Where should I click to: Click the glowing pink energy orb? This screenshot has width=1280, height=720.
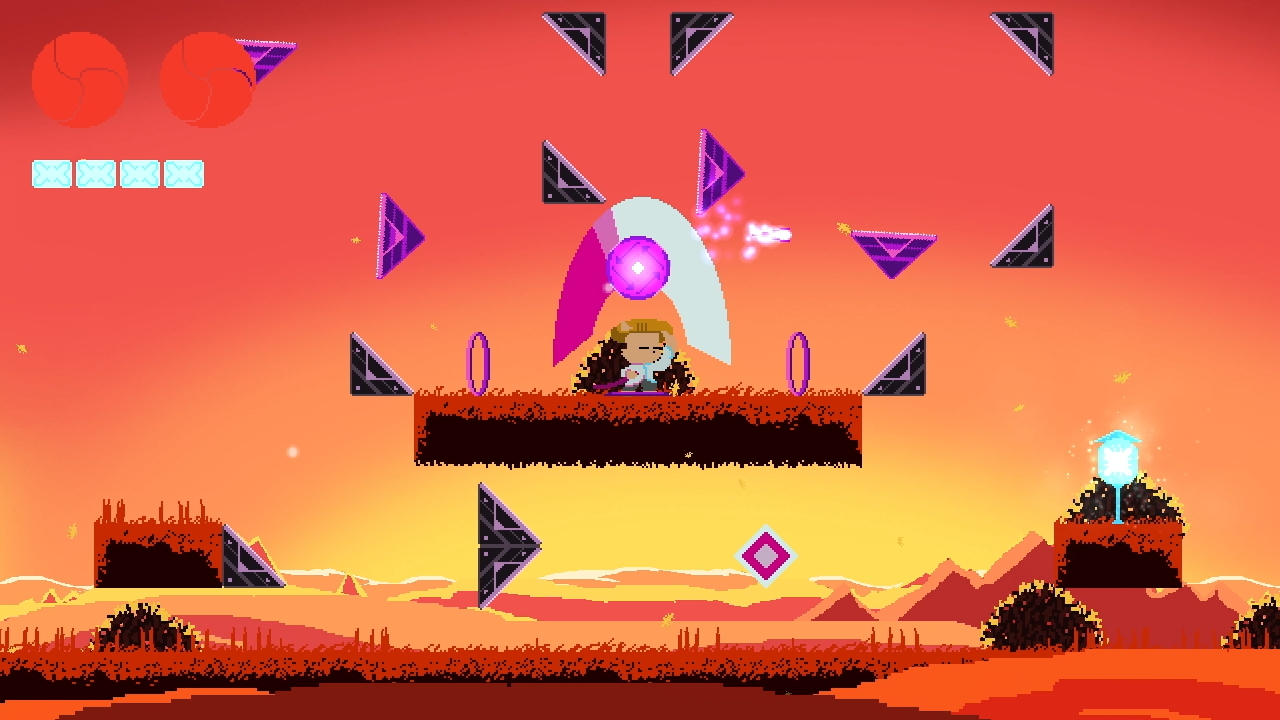(638, 268)
